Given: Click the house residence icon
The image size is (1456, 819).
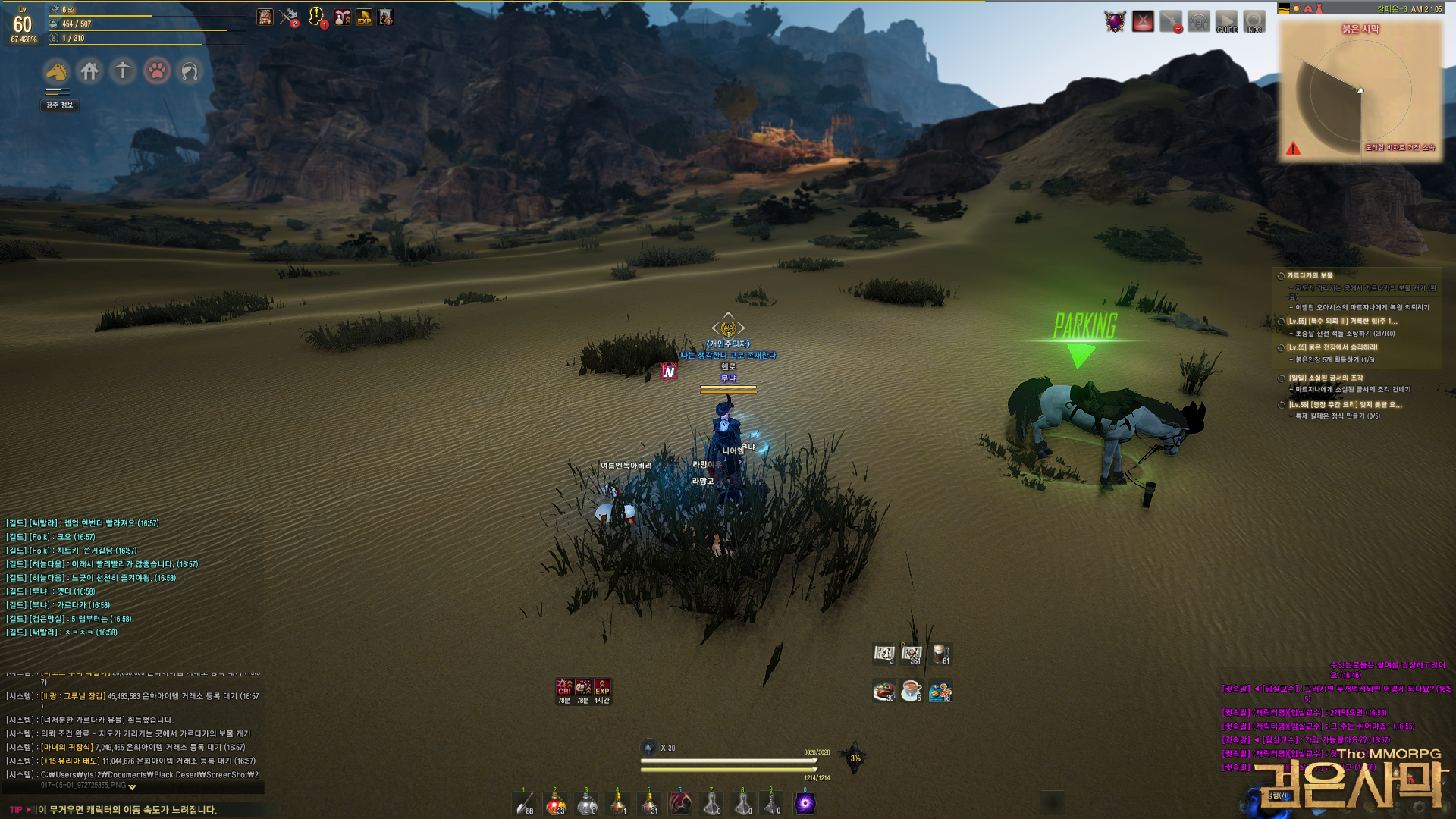Looking at the screenshot, I should coord(89,71).
